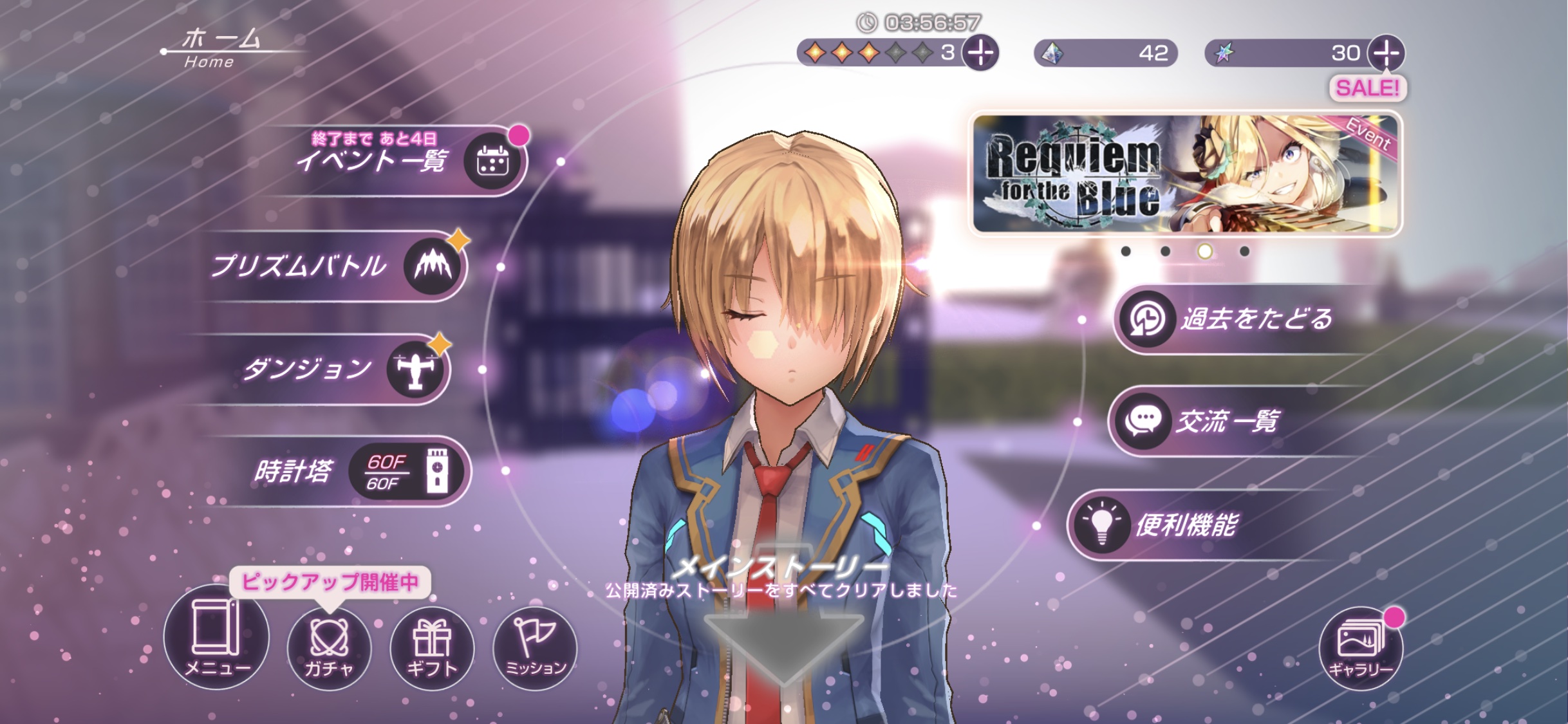
Task: View the ミッション missions
Action: 535,648
